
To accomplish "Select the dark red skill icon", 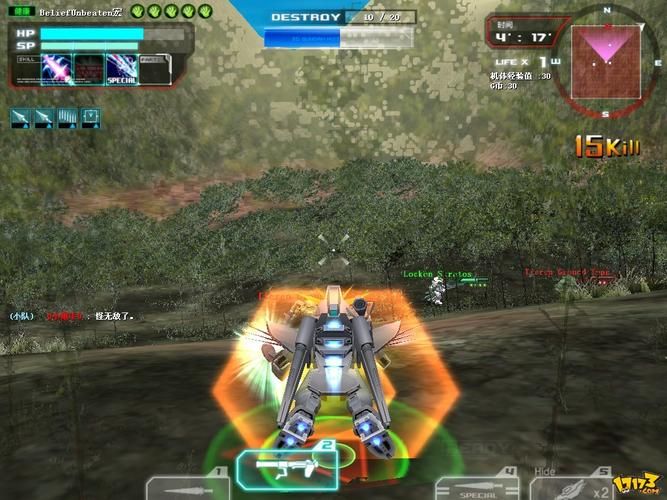I will [90, 70].
